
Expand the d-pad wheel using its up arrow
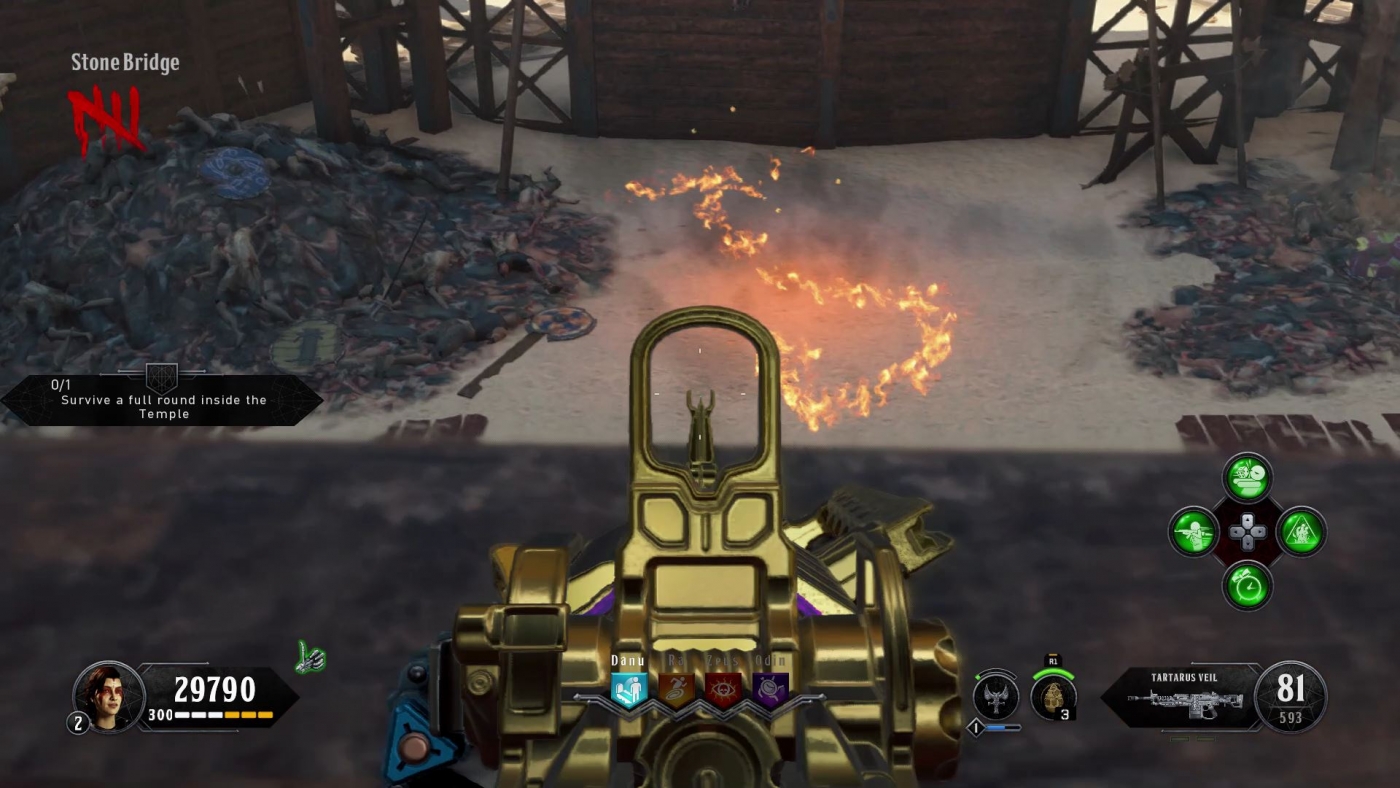click(x=1248, y=520)
